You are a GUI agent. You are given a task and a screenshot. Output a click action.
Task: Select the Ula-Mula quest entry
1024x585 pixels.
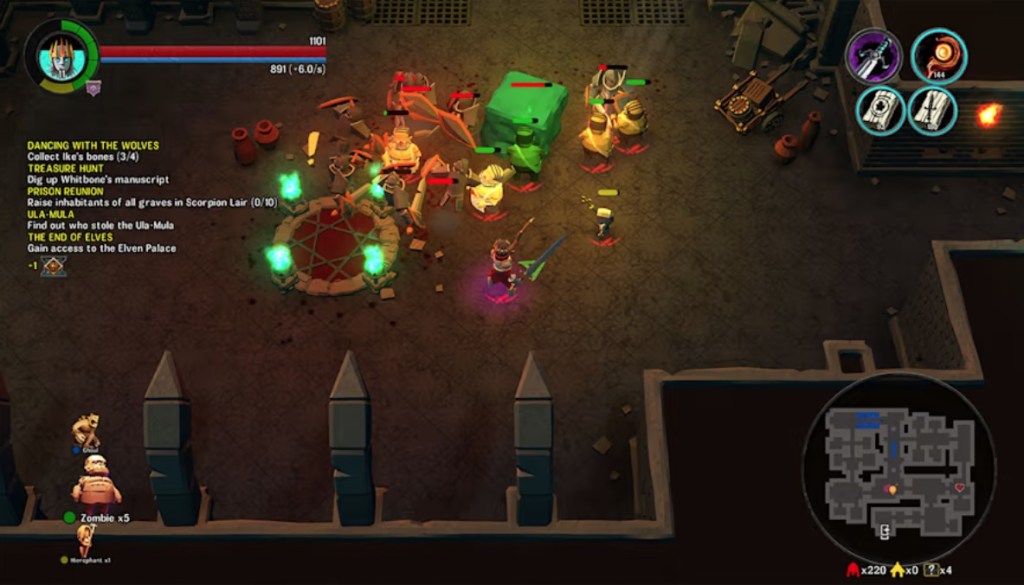(54, 214)
